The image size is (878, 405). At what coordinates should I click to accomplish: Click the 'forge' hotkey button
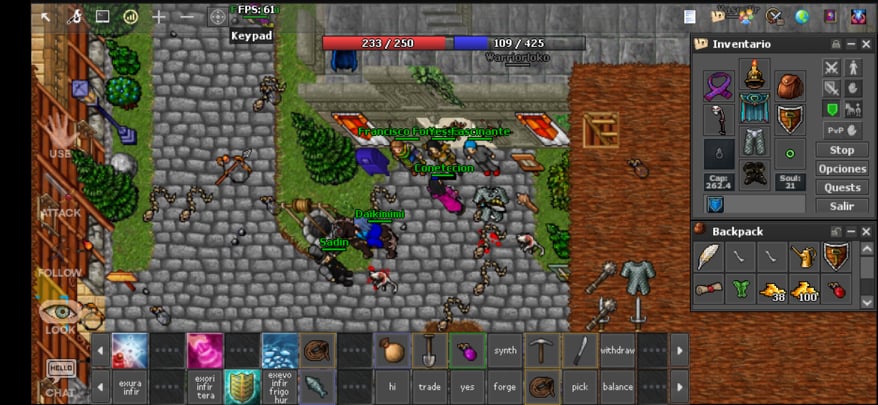click(505, 386)
